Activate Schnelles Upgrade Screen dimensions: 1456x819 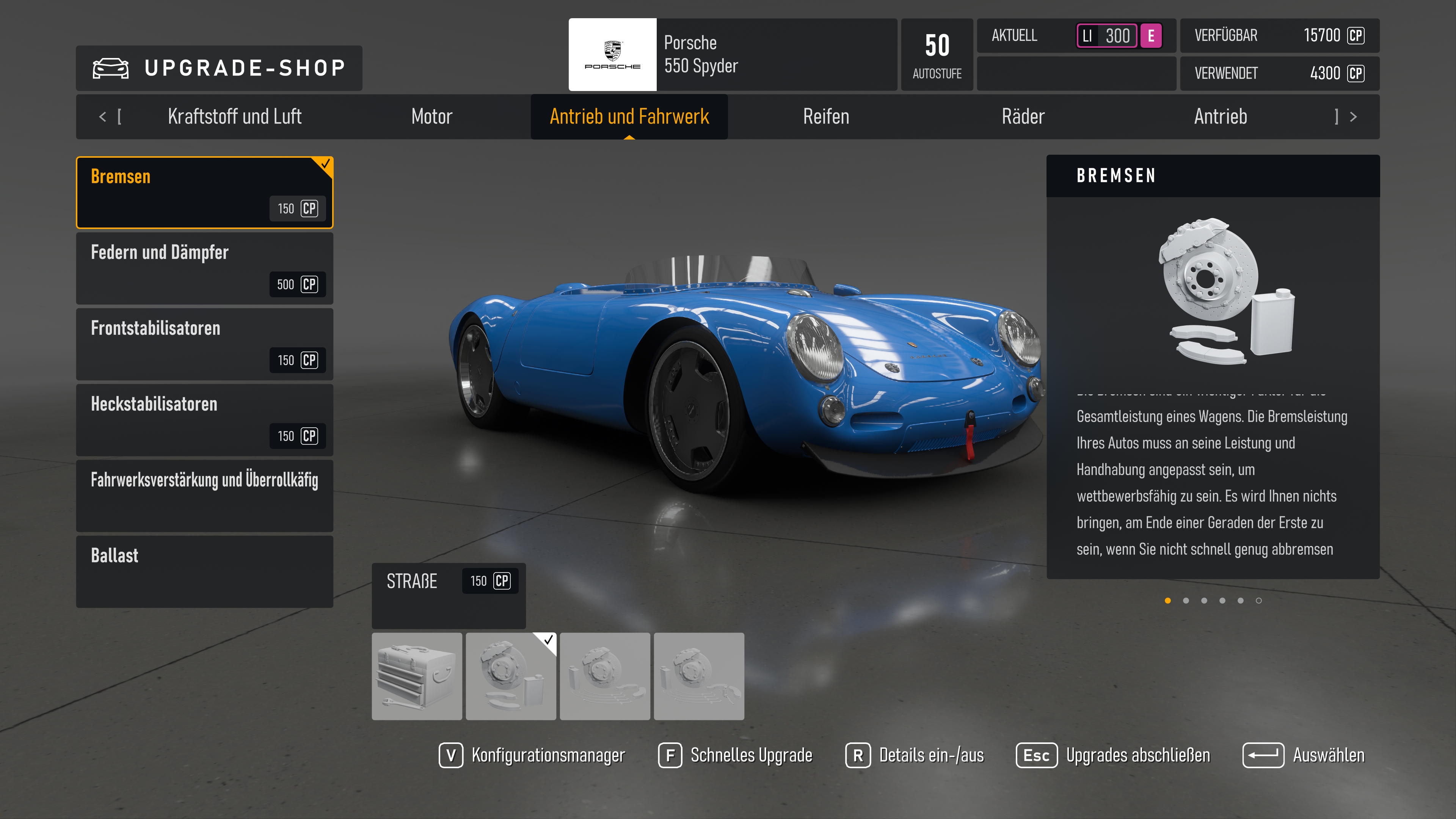point(735,755)
